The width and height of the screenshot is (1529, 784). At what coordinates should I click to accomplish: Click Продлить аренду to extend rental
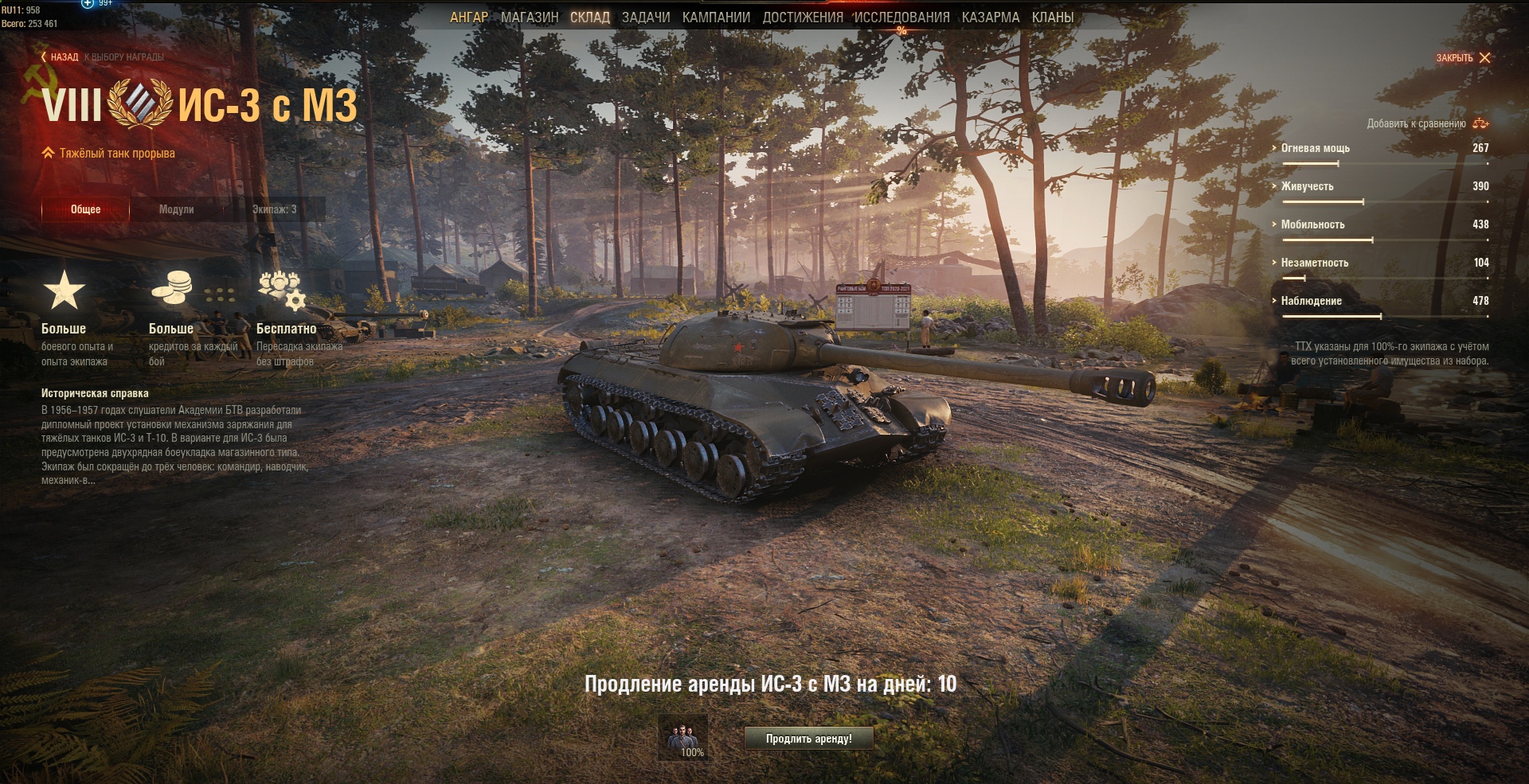[808, 739]
